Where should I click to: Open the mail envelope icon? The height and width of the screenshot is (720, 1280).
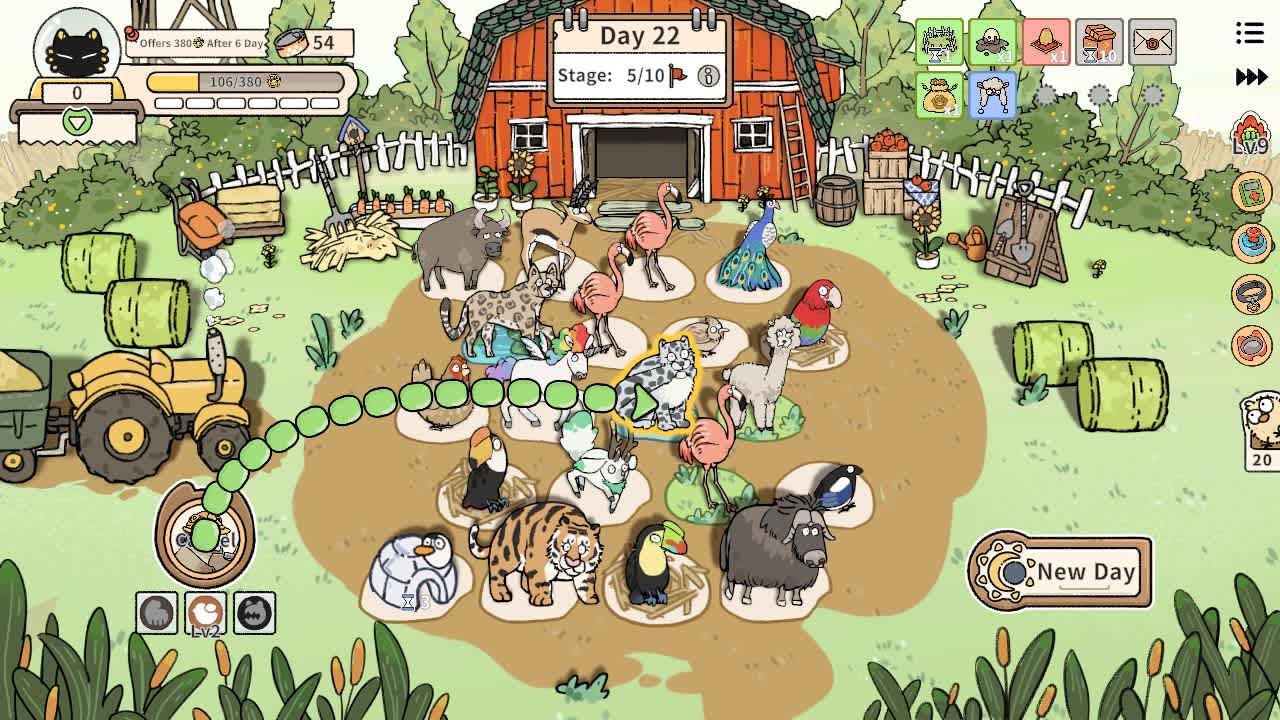point(1152,42)
